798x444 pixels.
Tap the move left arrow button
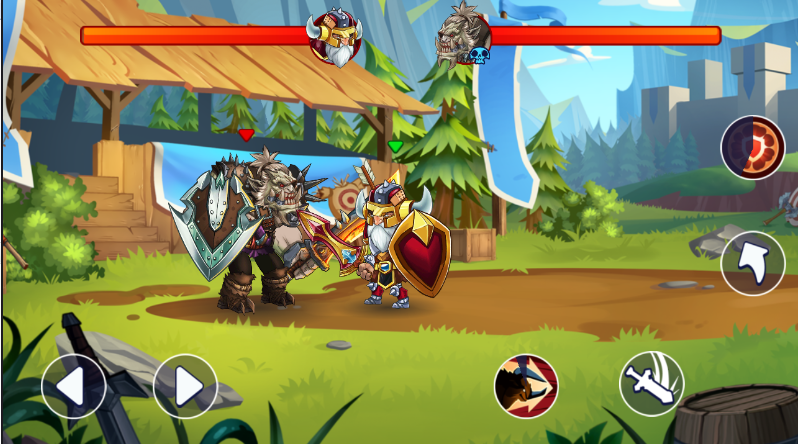click(73, 386)
